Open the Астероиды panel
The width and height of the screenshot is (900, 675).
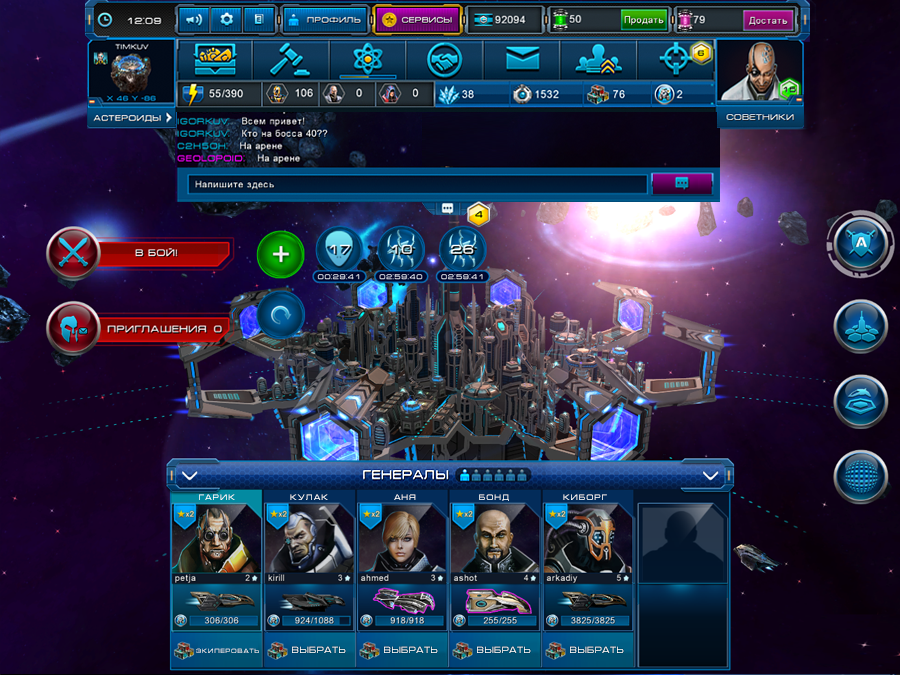tap(131, 117)
